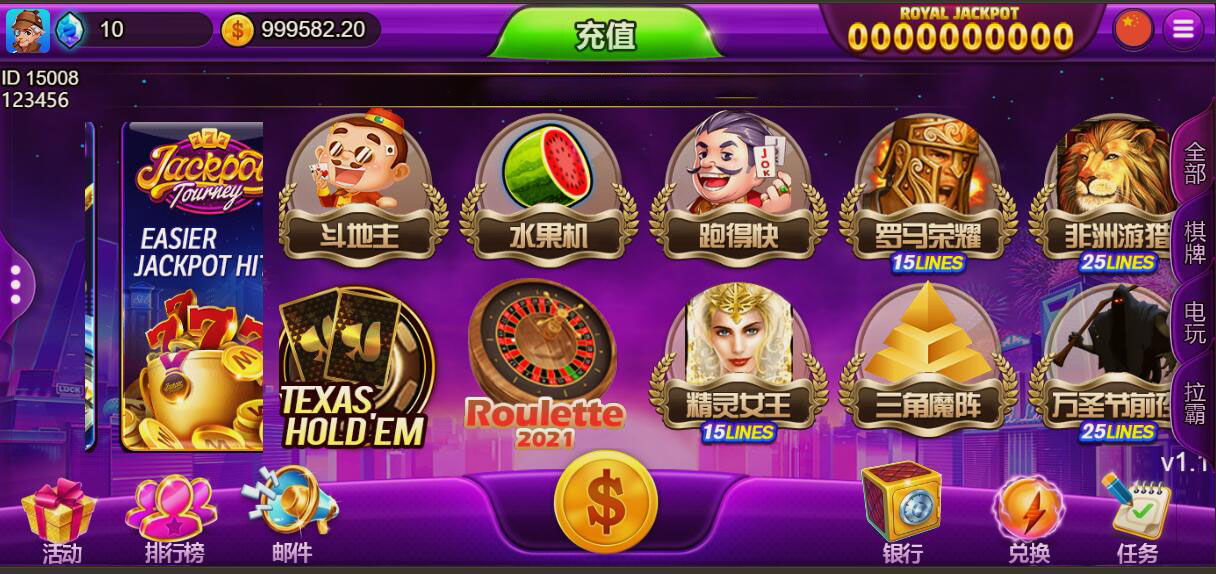The image size is (1216, 574).
Task: Open the player avatar profile
Action: point(27,30)
